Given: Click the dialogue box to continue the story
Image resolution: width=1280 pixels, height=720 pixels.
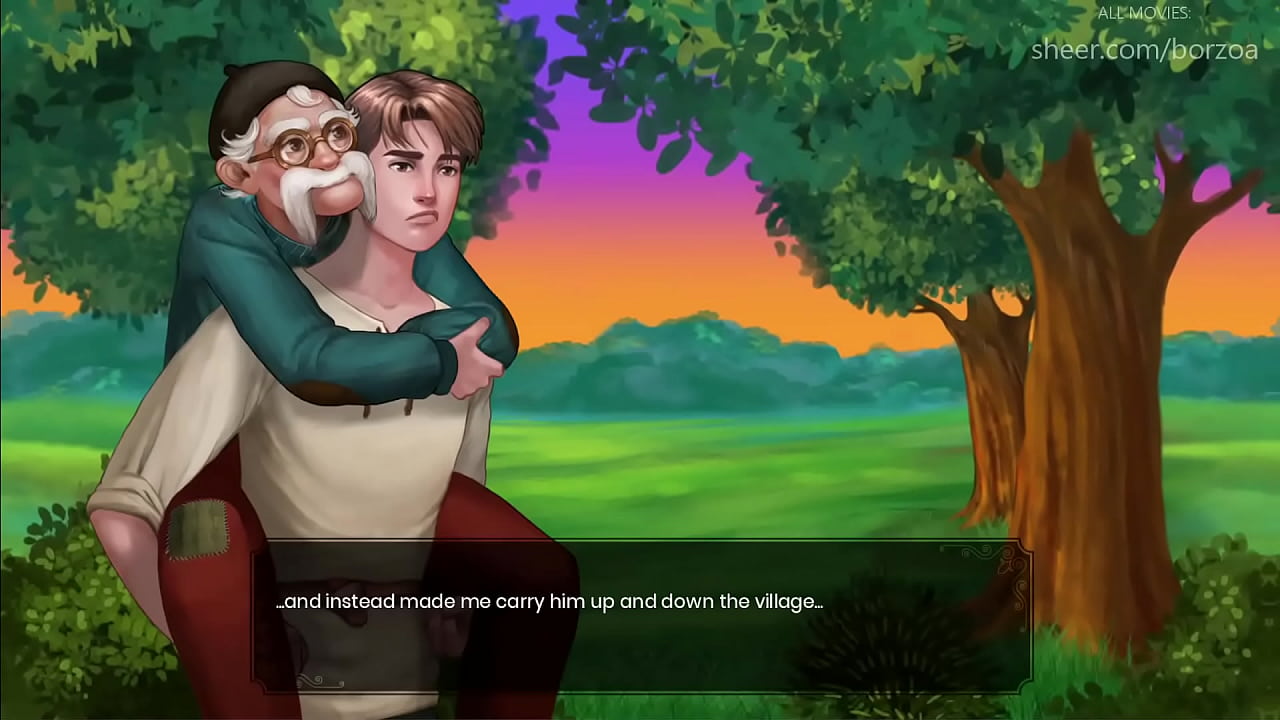Looking at the screenshot, I should (640, 615).
